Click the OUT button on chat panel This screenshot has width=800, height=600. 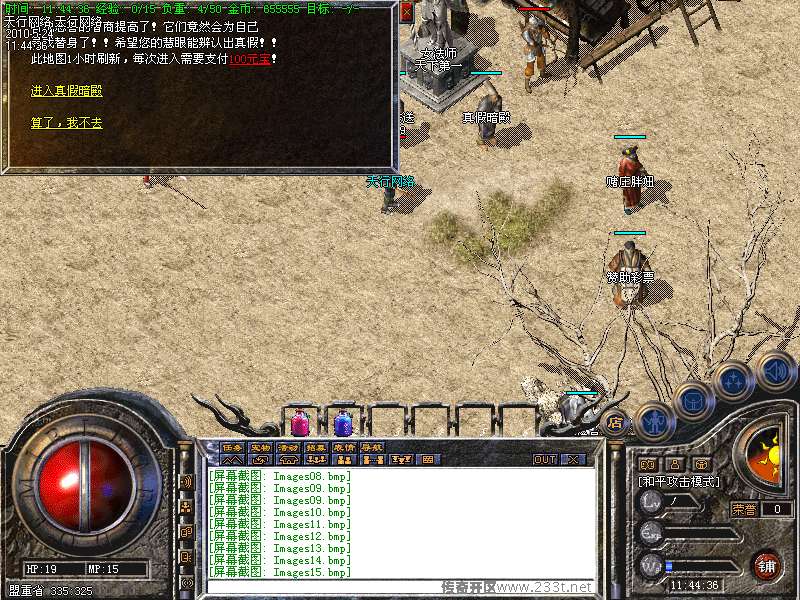[x=545, y=460]
